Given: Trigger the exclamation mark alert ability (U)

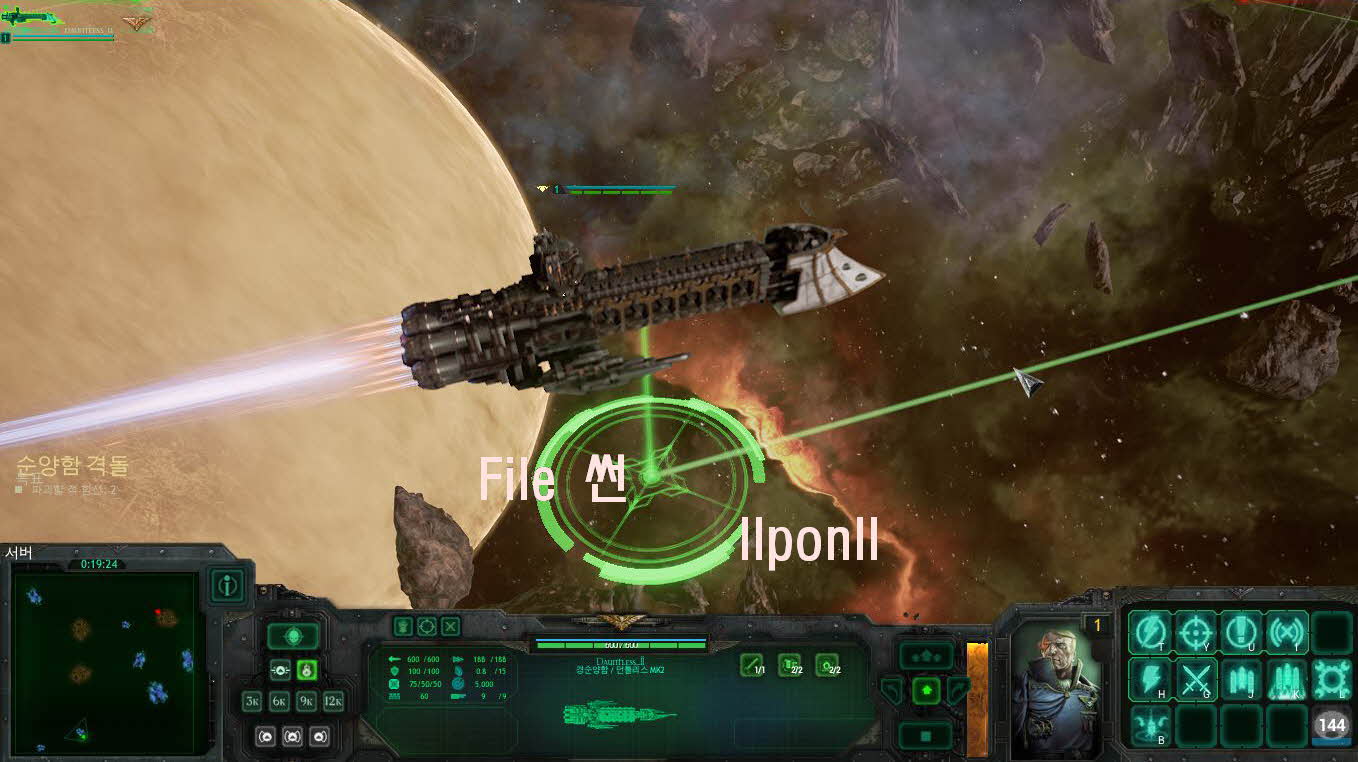Looking at the screenshot, I should coord(1241,631).
